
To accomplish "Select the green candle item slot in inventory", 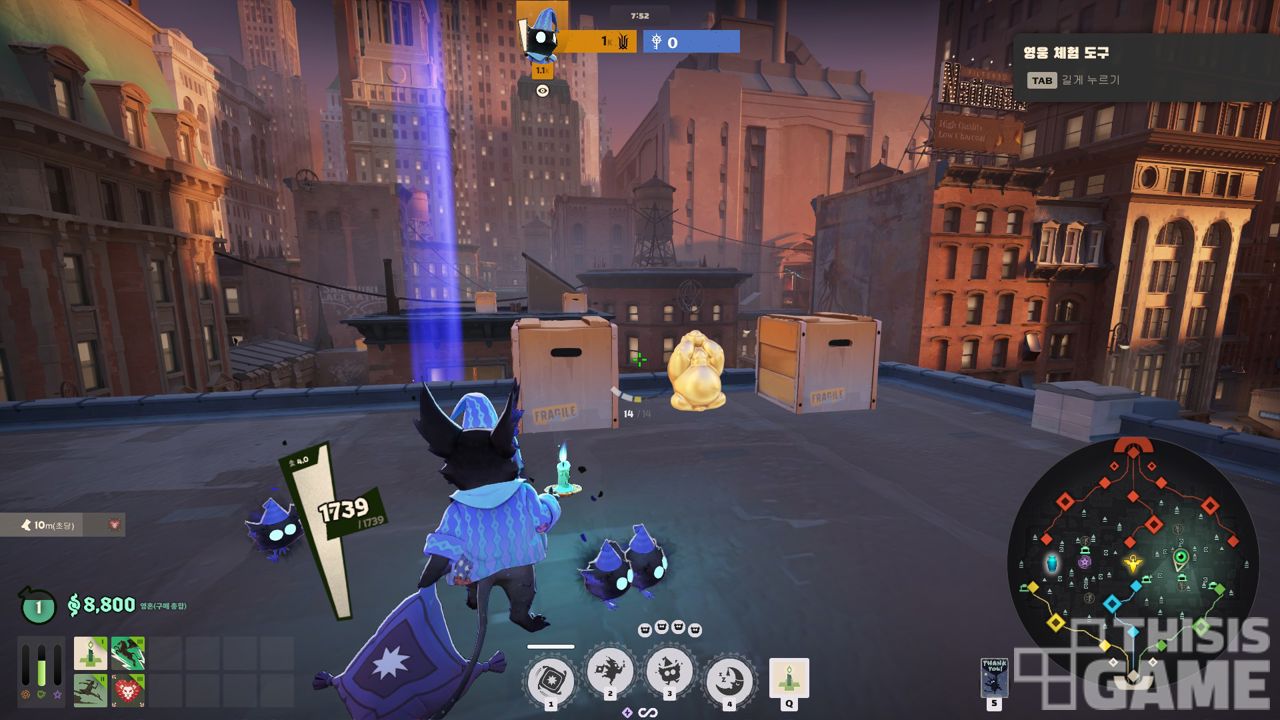I will click(x=90, y=653).
